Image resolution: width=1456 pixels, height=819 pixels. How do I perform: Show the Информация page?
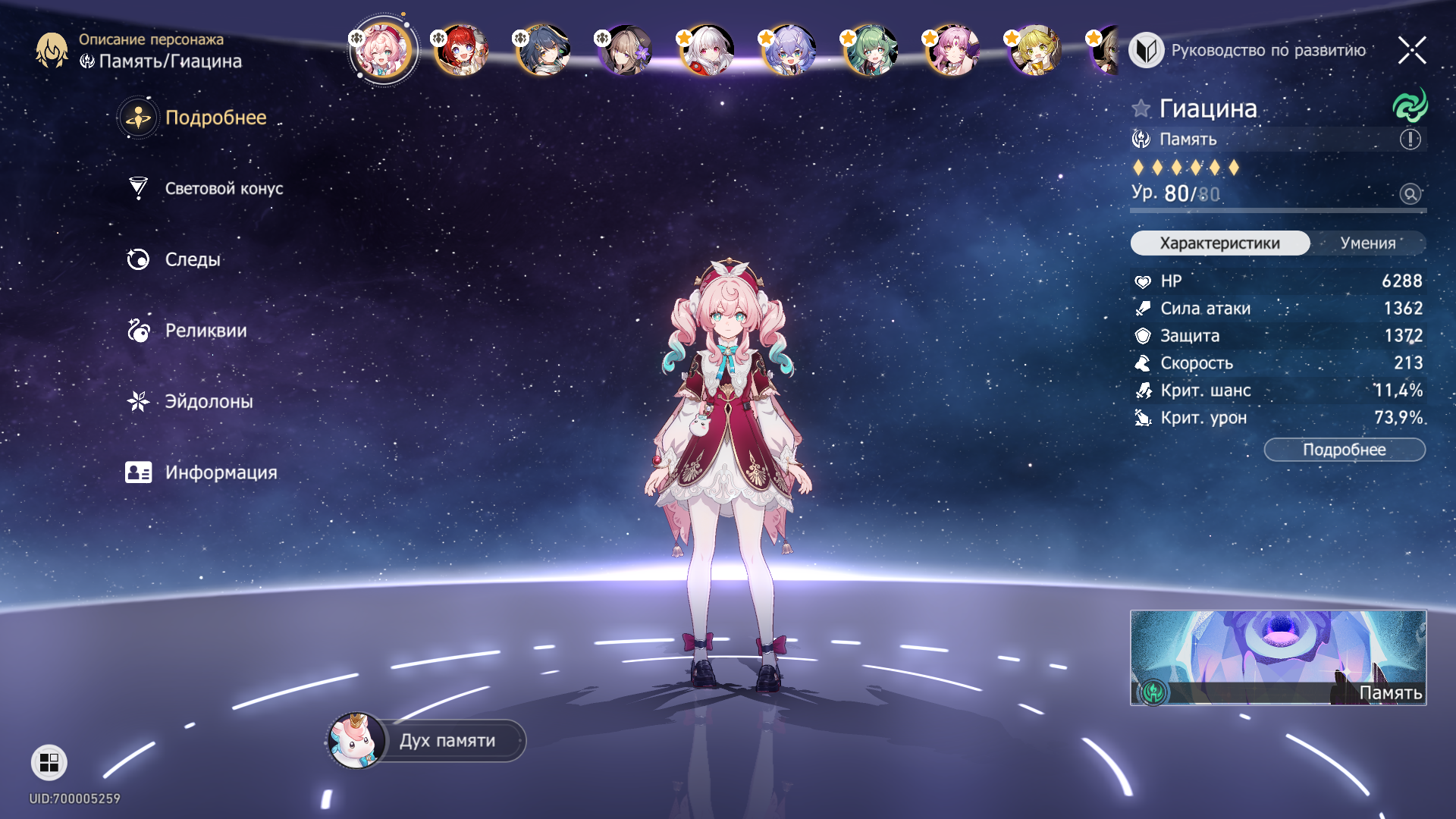point(220,472)
